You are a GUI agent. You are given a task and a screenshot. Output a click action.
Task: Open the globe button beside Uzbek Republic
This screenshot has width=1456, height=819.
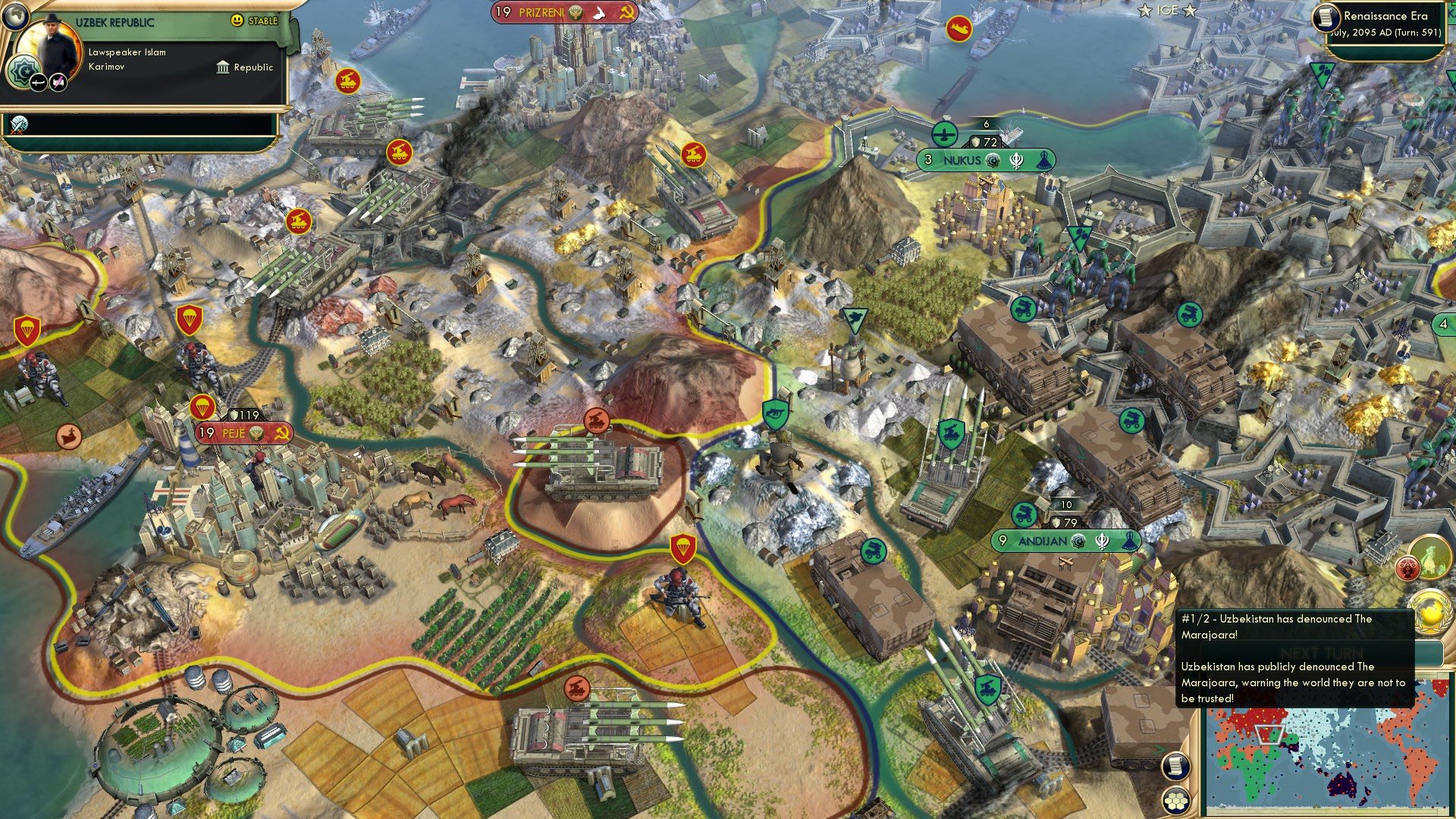(x=14, y=14)
